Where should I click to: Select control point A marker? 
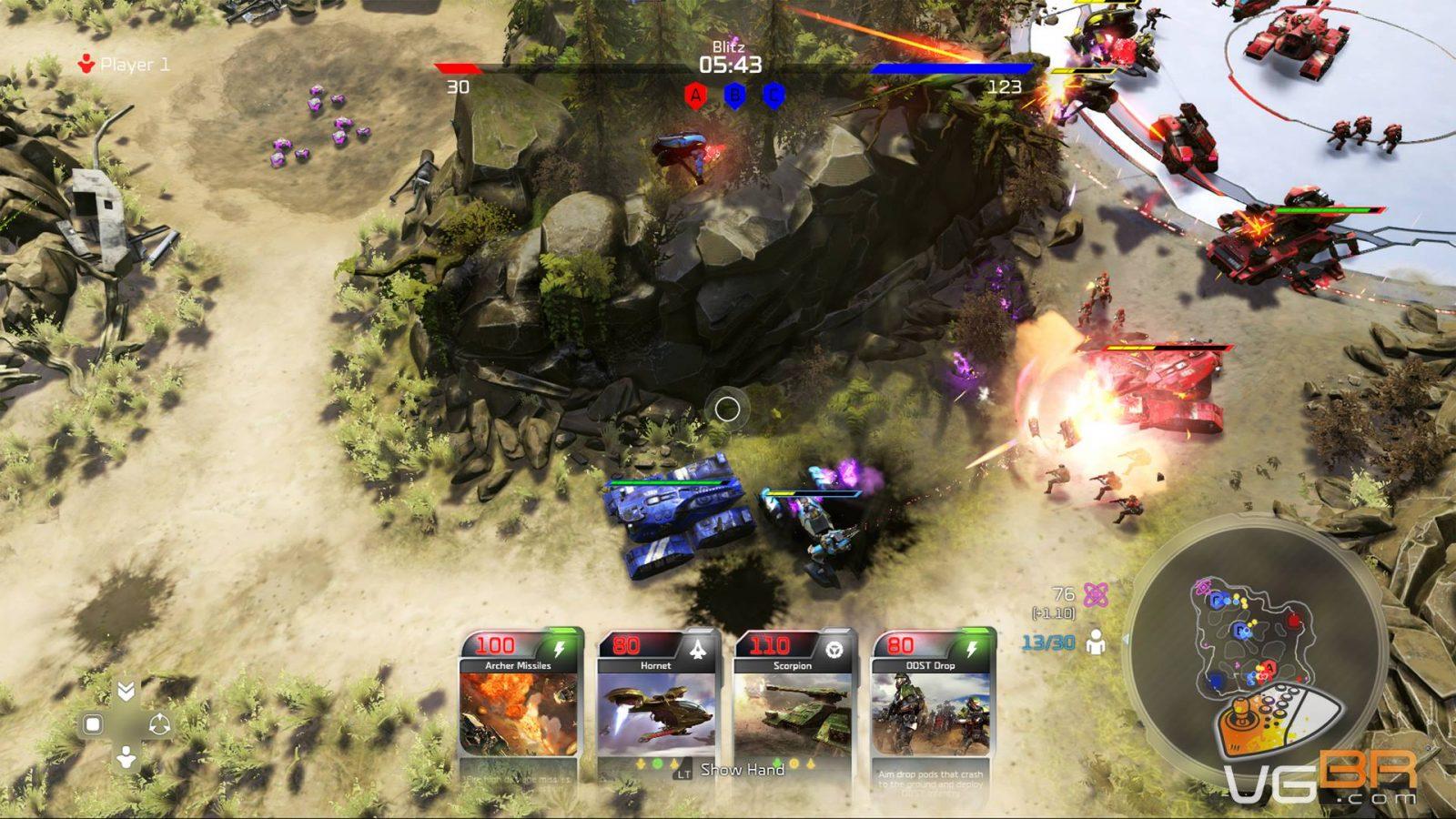[696, 96]
